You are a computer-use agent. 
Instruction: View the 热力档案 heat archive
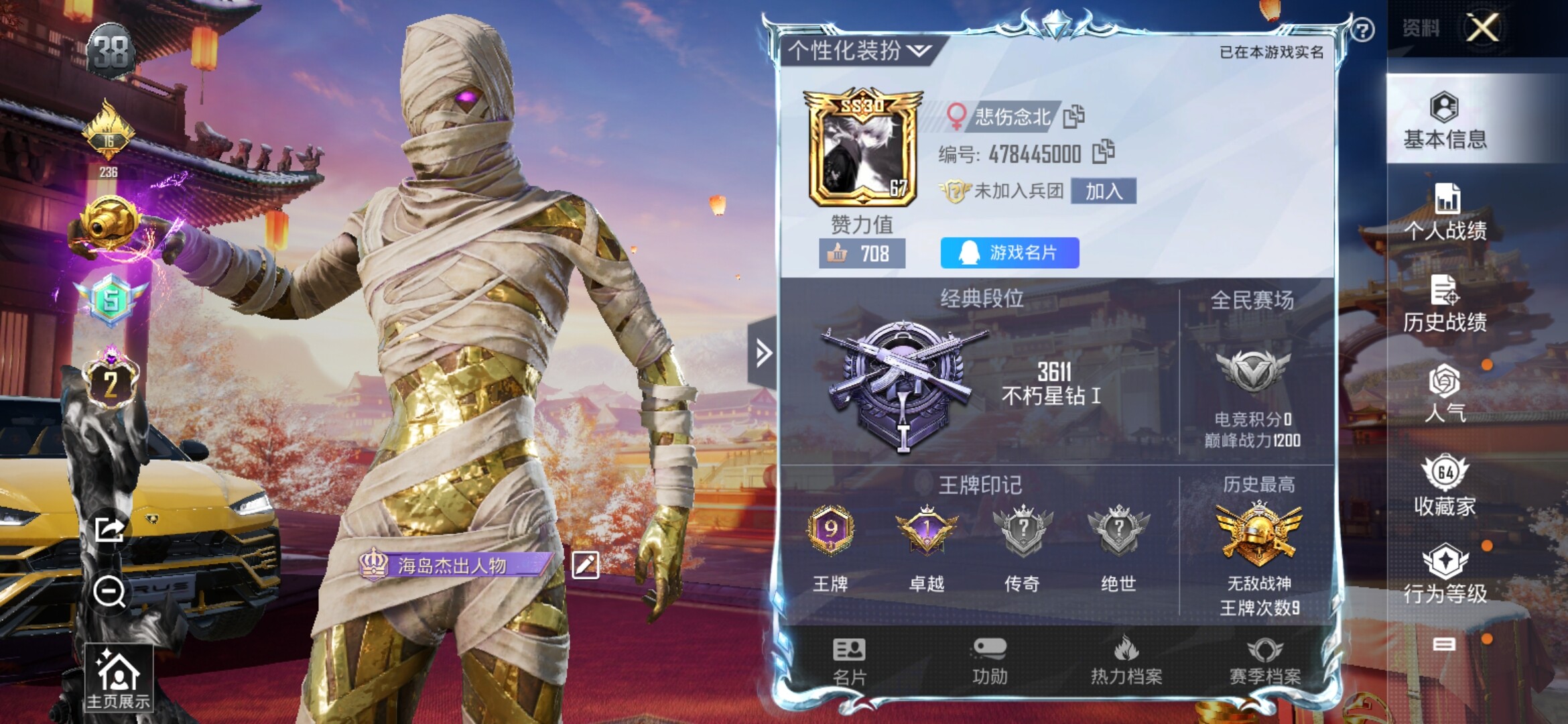1126,662
